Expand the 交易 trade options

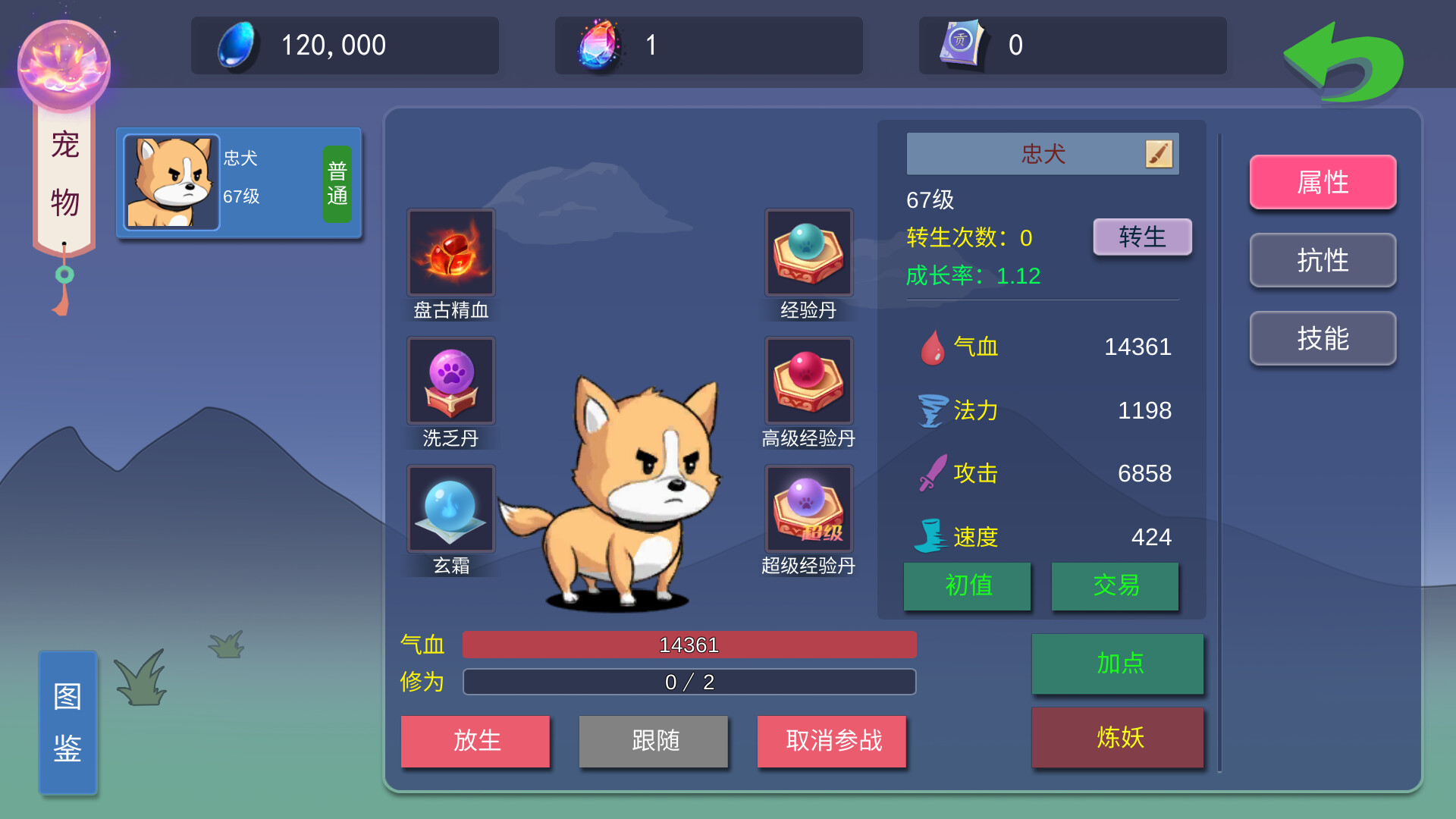[x=1115, y=586]
